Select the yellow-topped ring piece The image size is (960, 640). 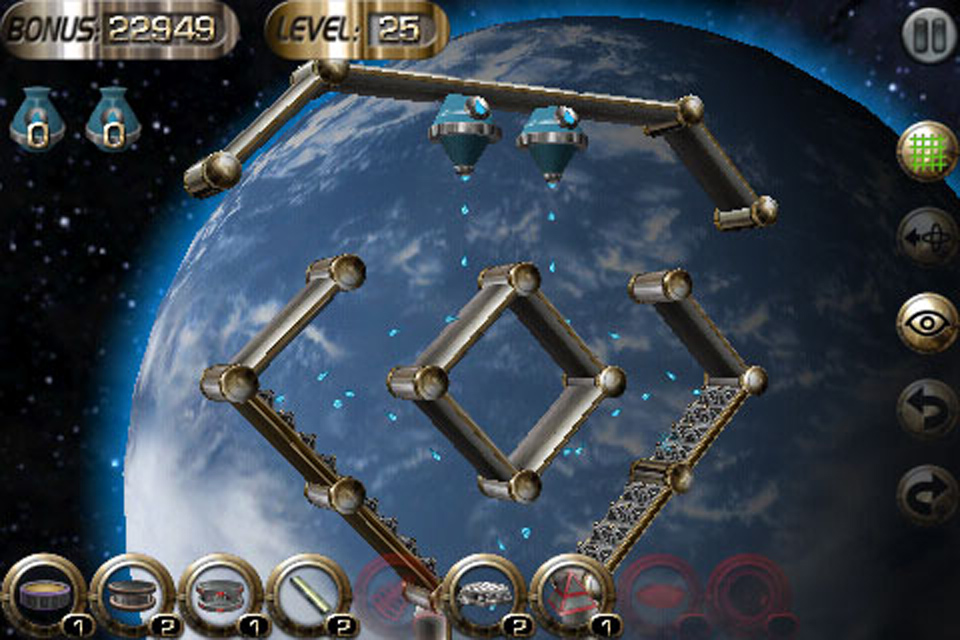pyautogui.click(x=40, y=594)
